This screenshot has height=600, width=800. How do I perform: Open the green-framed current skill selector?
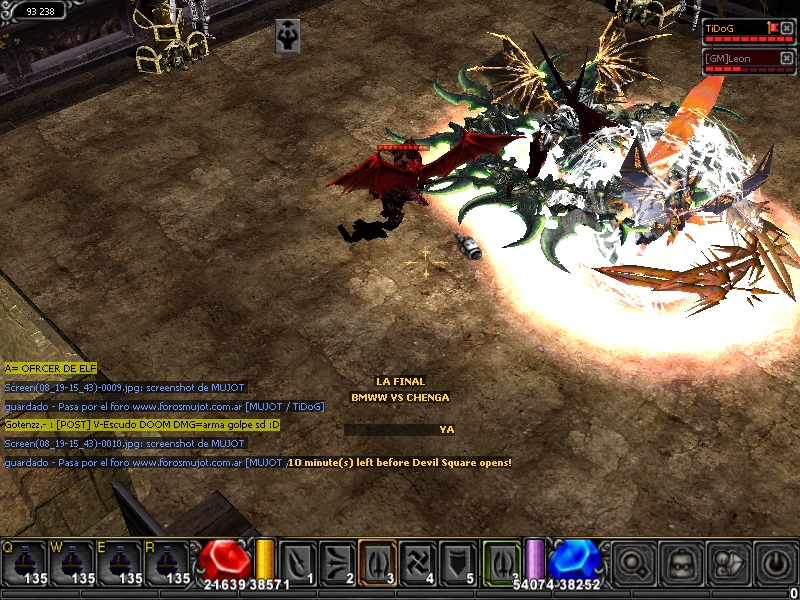[502, 562]
